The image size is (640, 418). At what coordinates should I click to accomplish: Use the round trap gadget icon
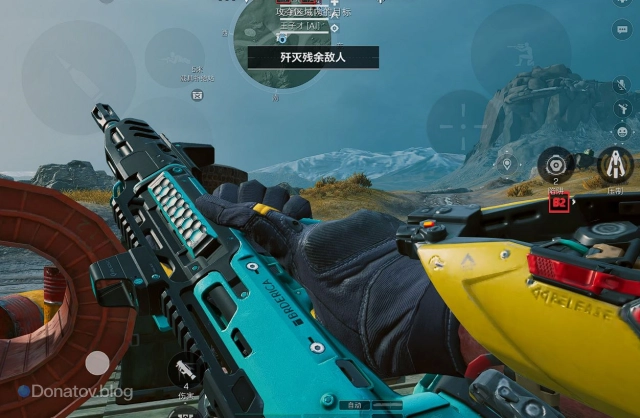(555, 165)
